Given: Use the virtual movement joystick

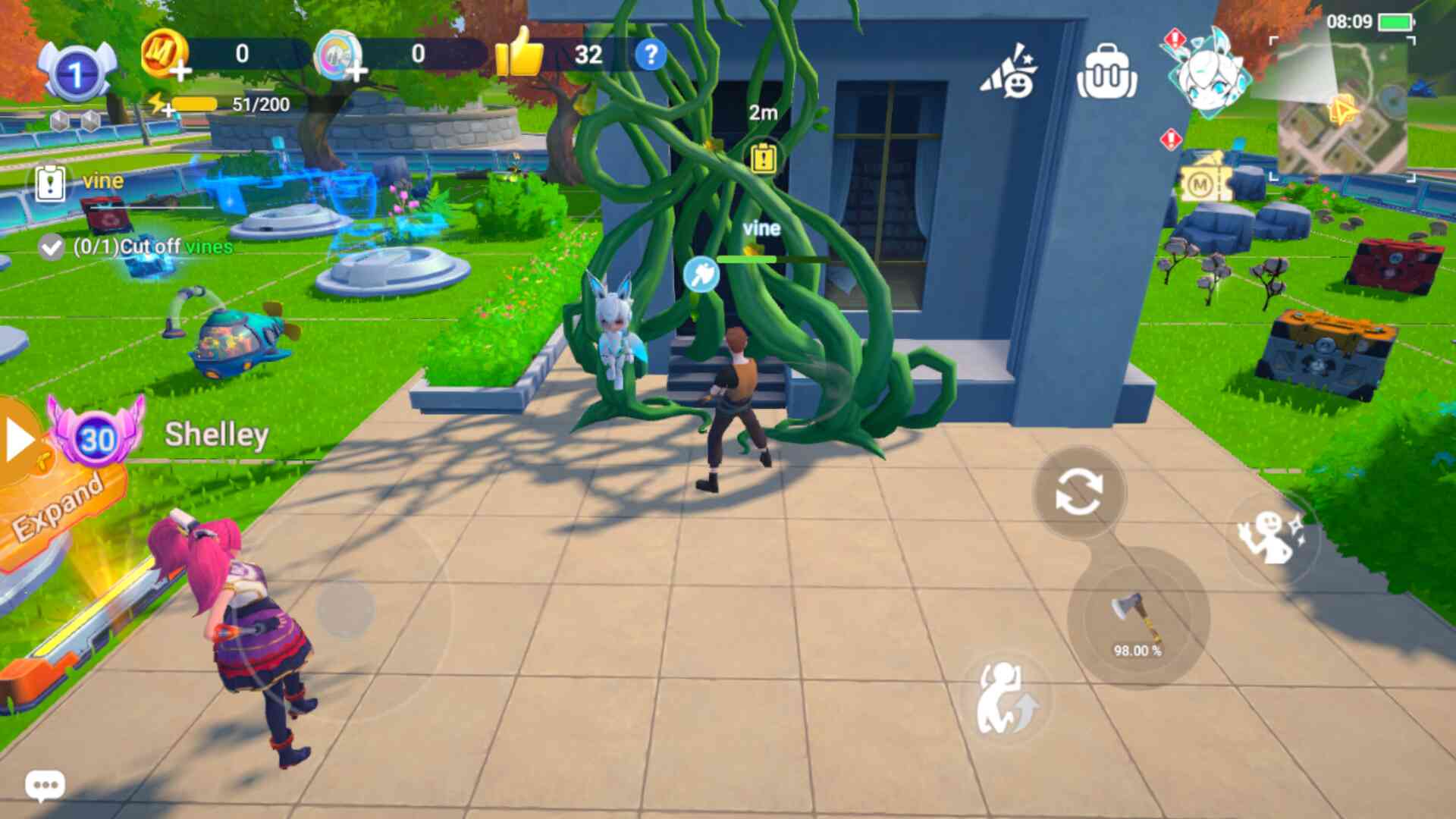Looking at the screenshot, I should [345, 608].
